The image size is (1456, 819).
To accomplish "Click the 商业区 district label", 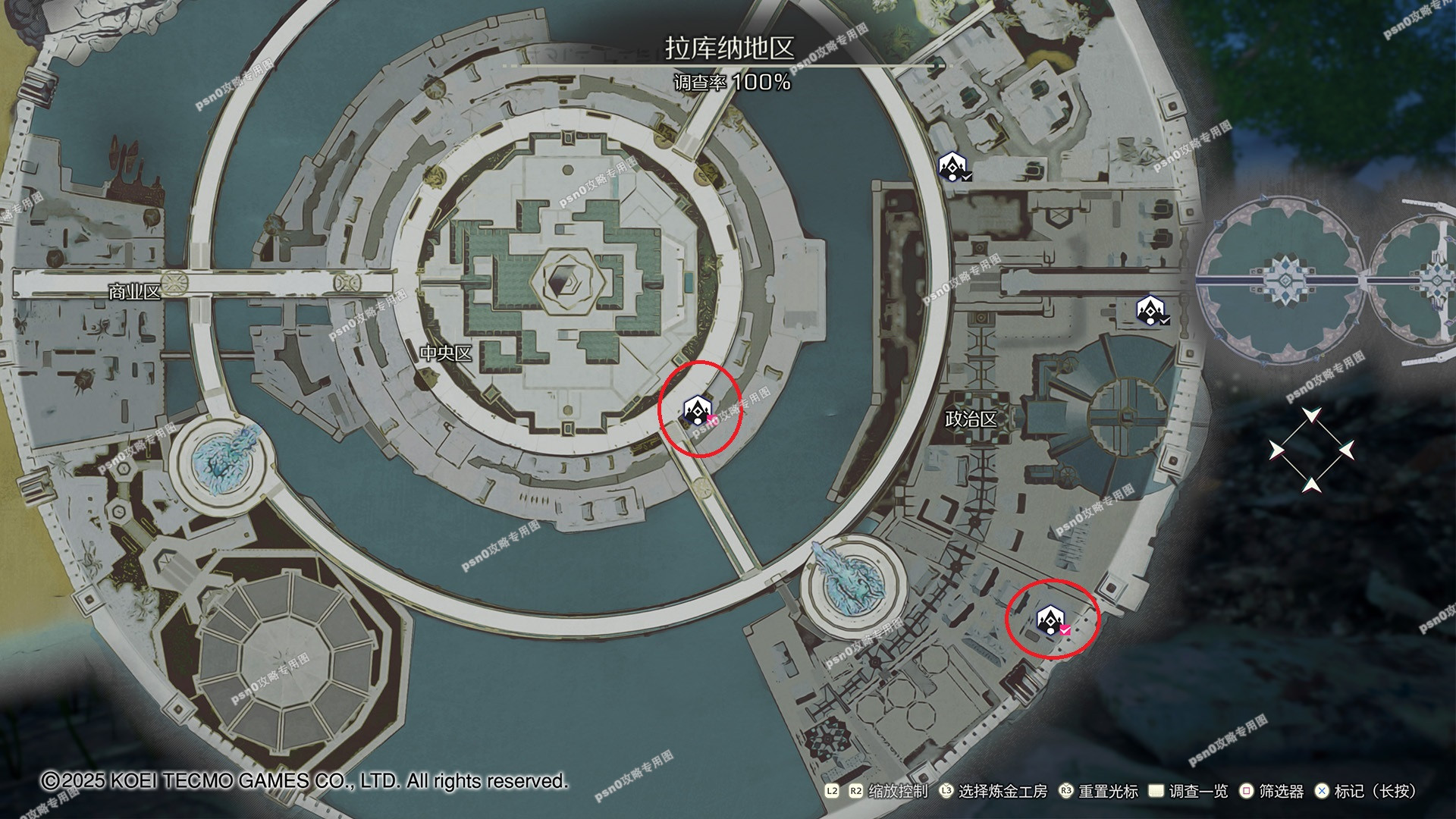I will pos(134,292).
